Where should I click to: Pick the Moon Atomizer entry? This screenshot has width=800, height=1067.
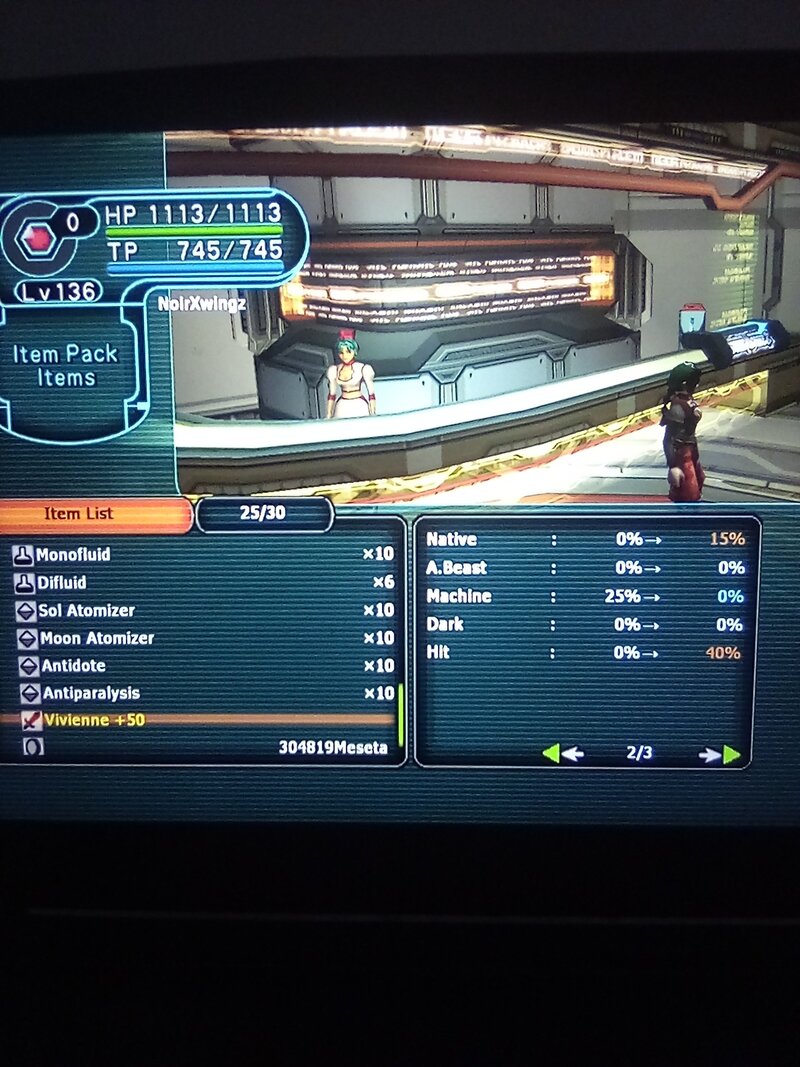pyautogui.click(x=97, y=638)
